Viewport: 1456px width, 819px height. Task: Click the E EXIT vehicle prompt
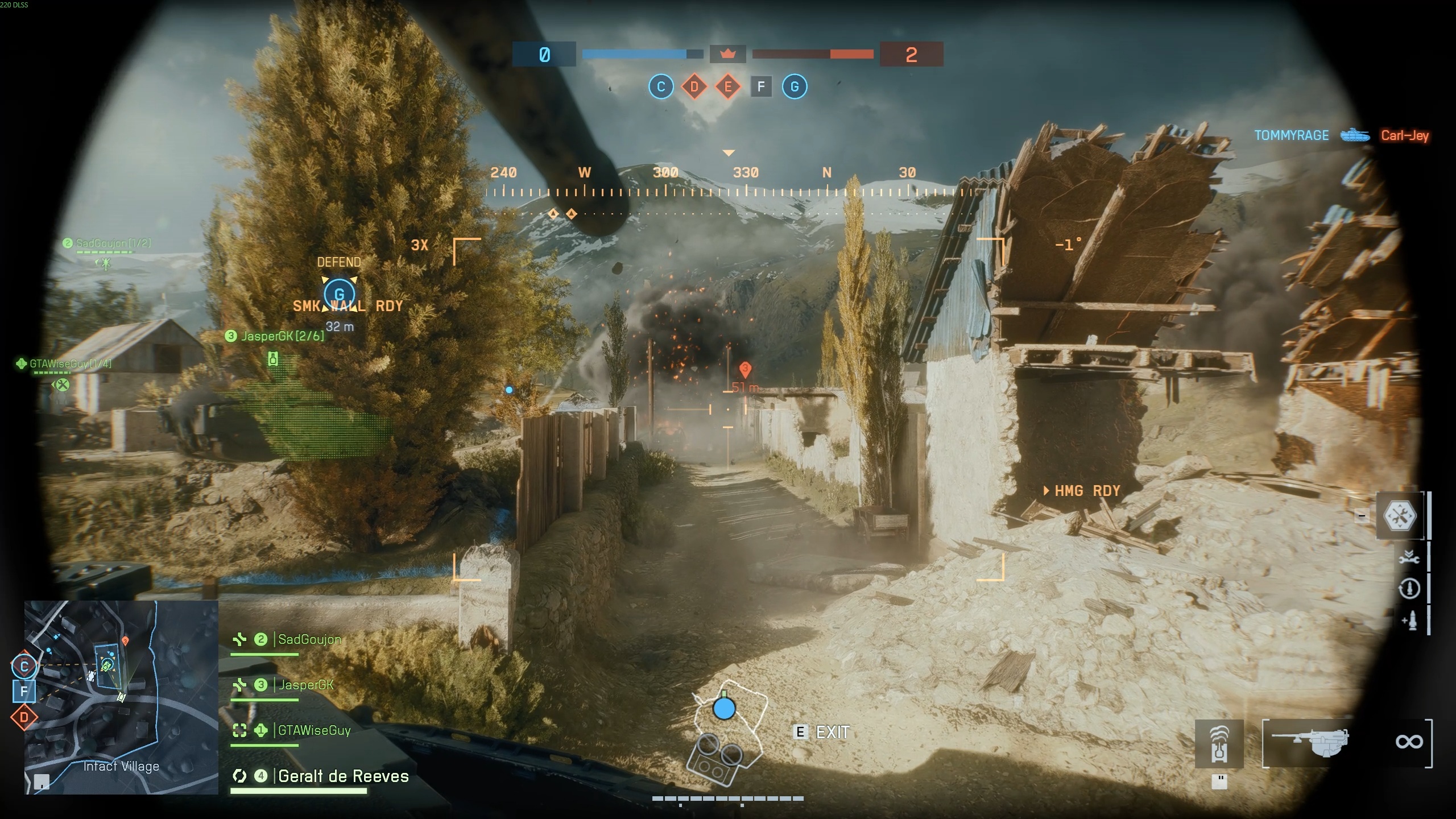[x=822, y=733]
